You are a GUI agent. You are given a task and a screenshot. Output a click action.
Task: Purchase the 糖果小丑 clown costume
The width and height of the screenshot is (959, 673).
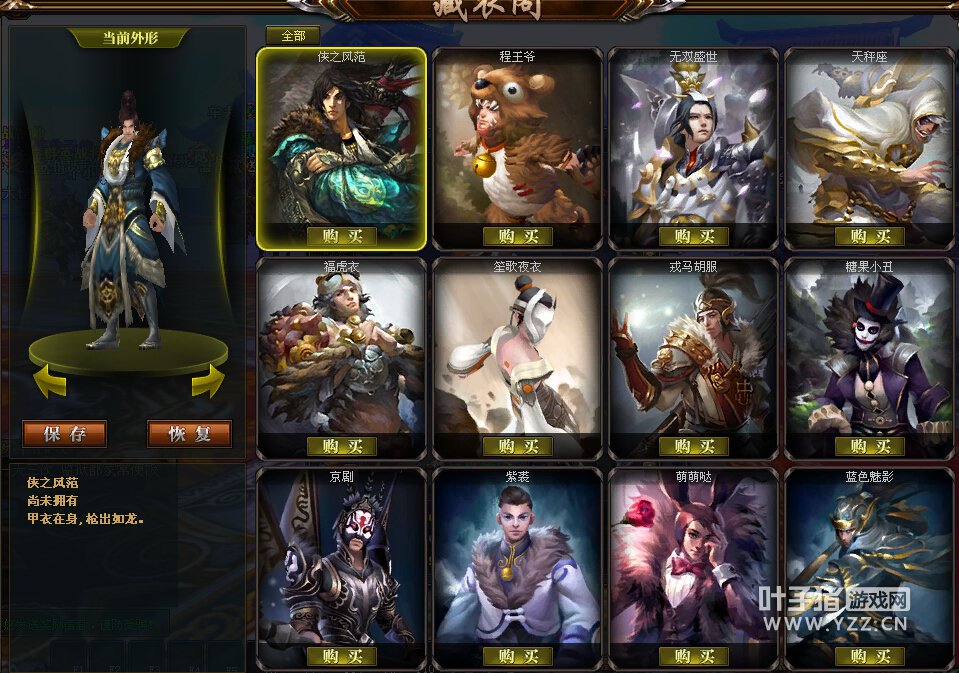[869, 446]
